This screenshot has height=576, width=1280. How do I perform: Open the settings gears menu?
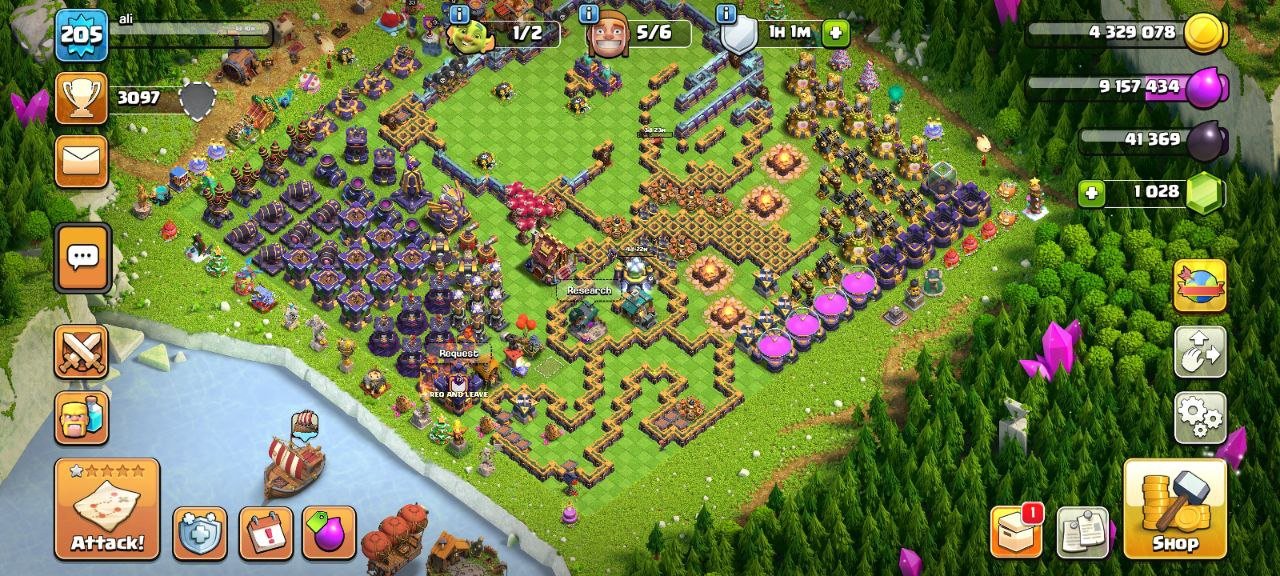pyautogui.click(x=1200, y=417)
